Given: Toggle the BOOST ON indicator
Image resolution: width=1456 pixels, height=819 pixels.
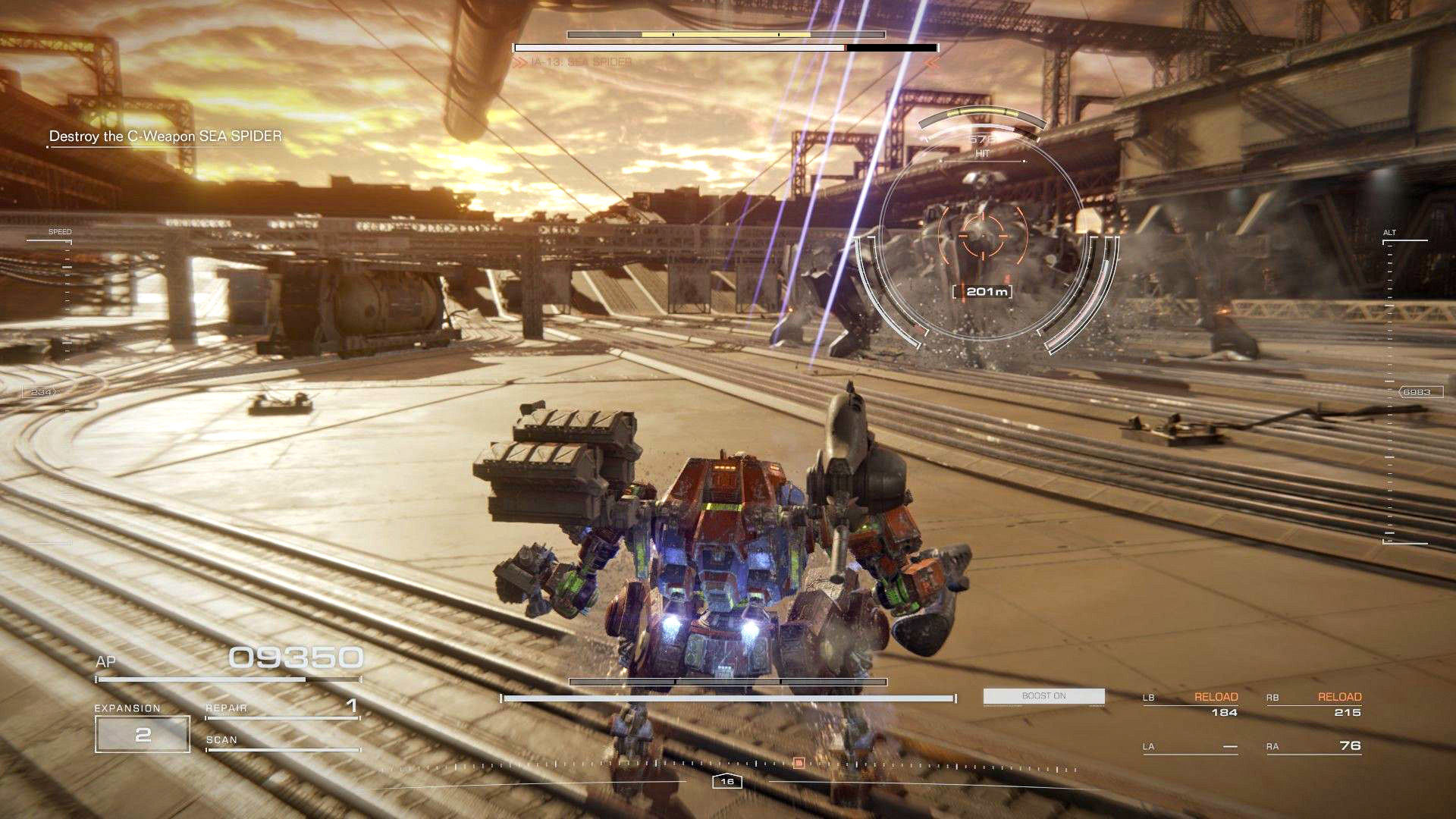Looking at the screenshot, I should tap(1043, 696).
